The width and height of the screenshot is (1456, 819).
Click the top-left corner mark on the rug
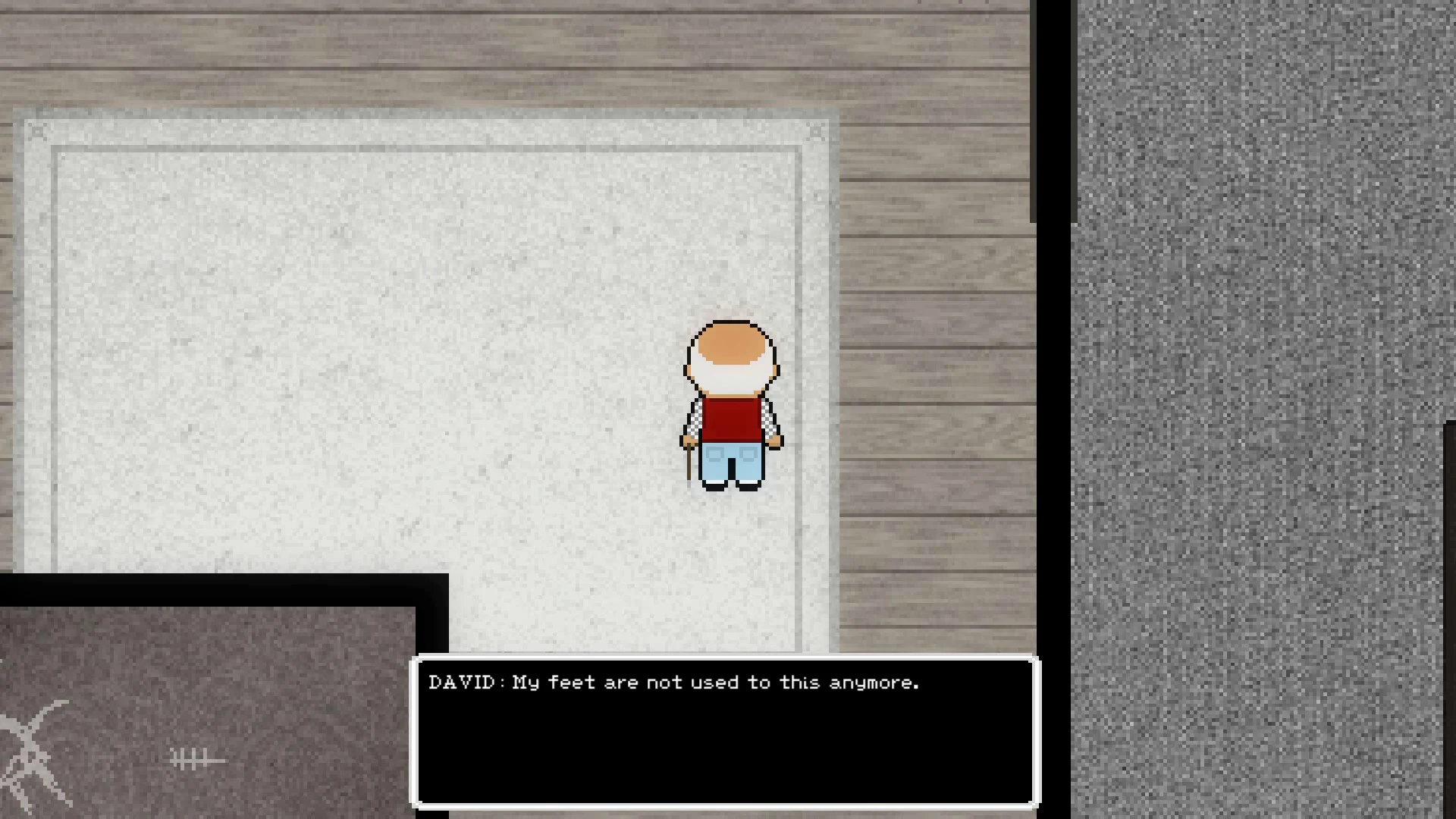36,130
